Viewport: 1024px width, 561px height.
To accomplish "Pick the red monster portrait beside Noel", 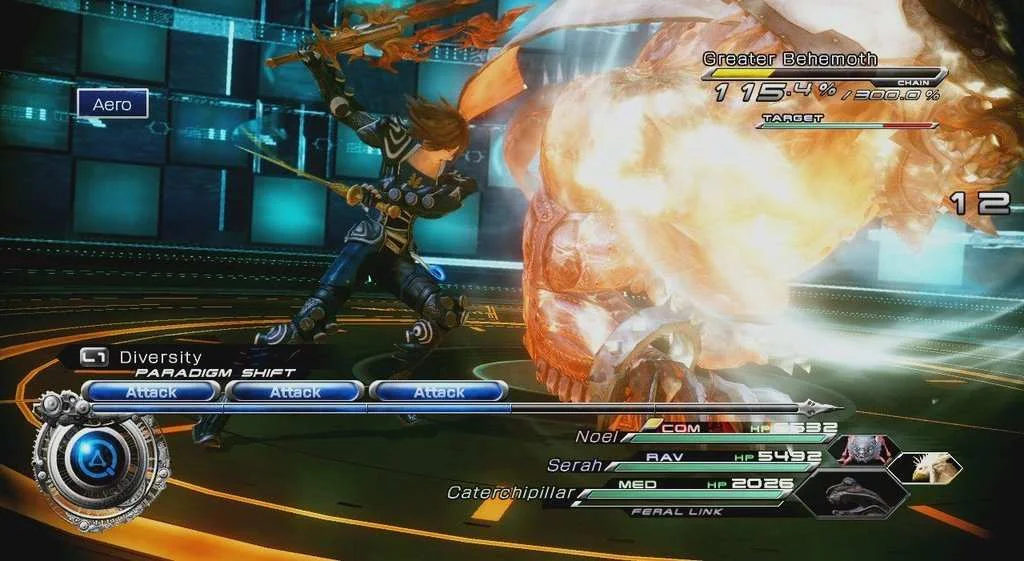I will 861,449.
